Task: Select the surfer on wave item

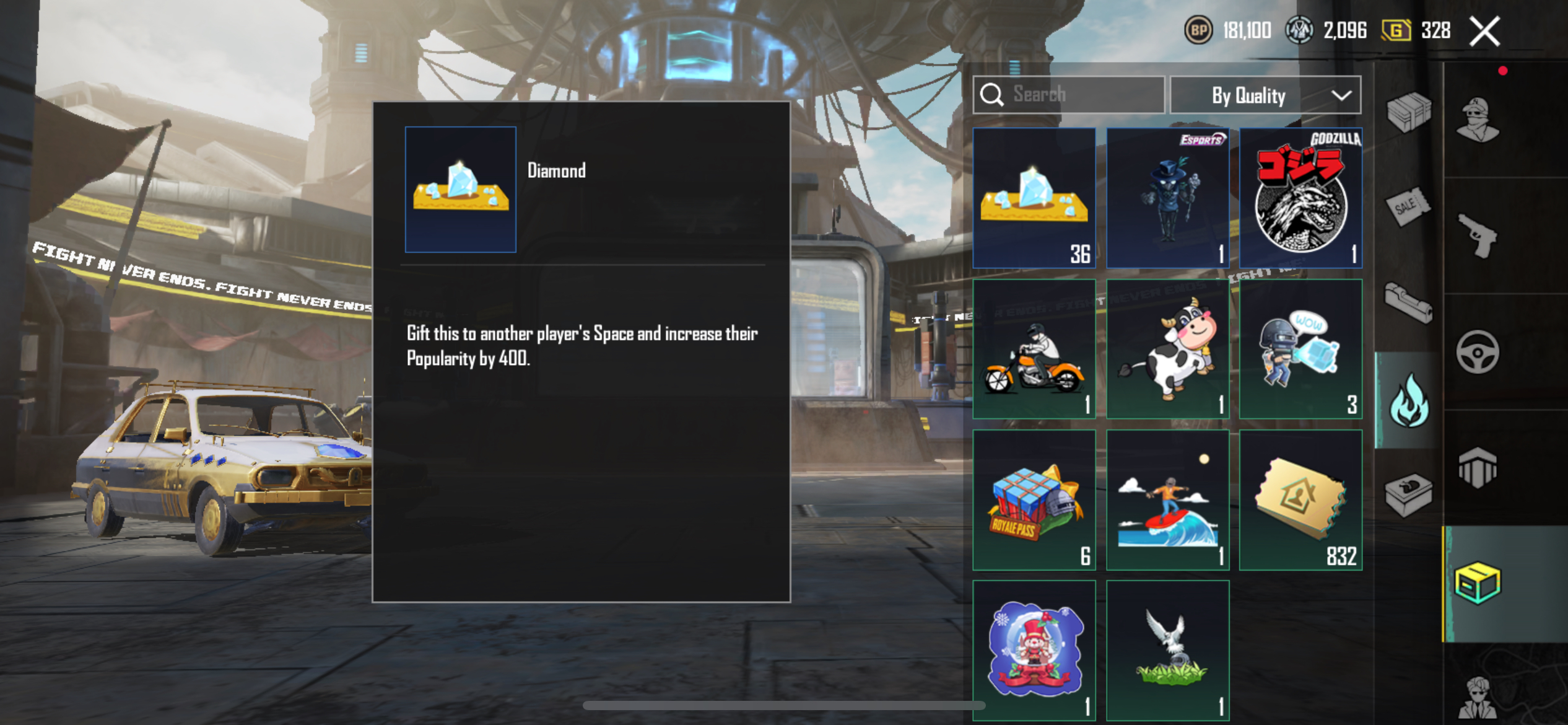Action: tap(1167, 499)
